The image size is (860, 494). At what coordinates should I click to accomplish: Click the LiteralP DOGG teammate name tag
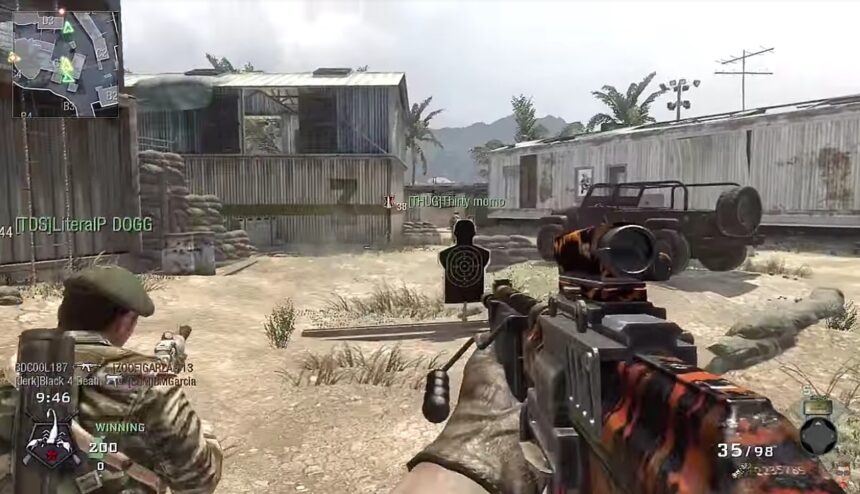tap(83, 225)
